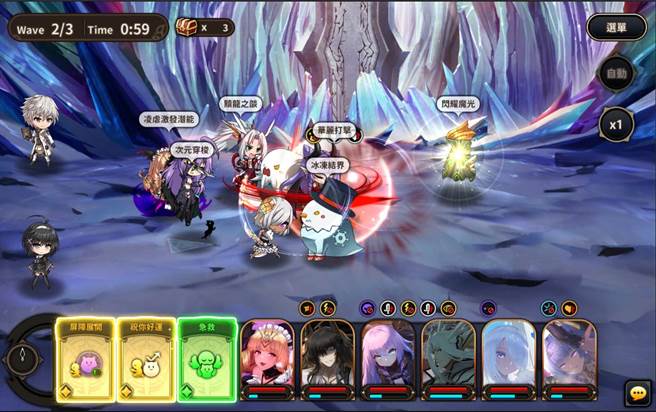The image size is (656, 412).
Task: Open the 選單 menu button
Action: [x=608, y=27]
